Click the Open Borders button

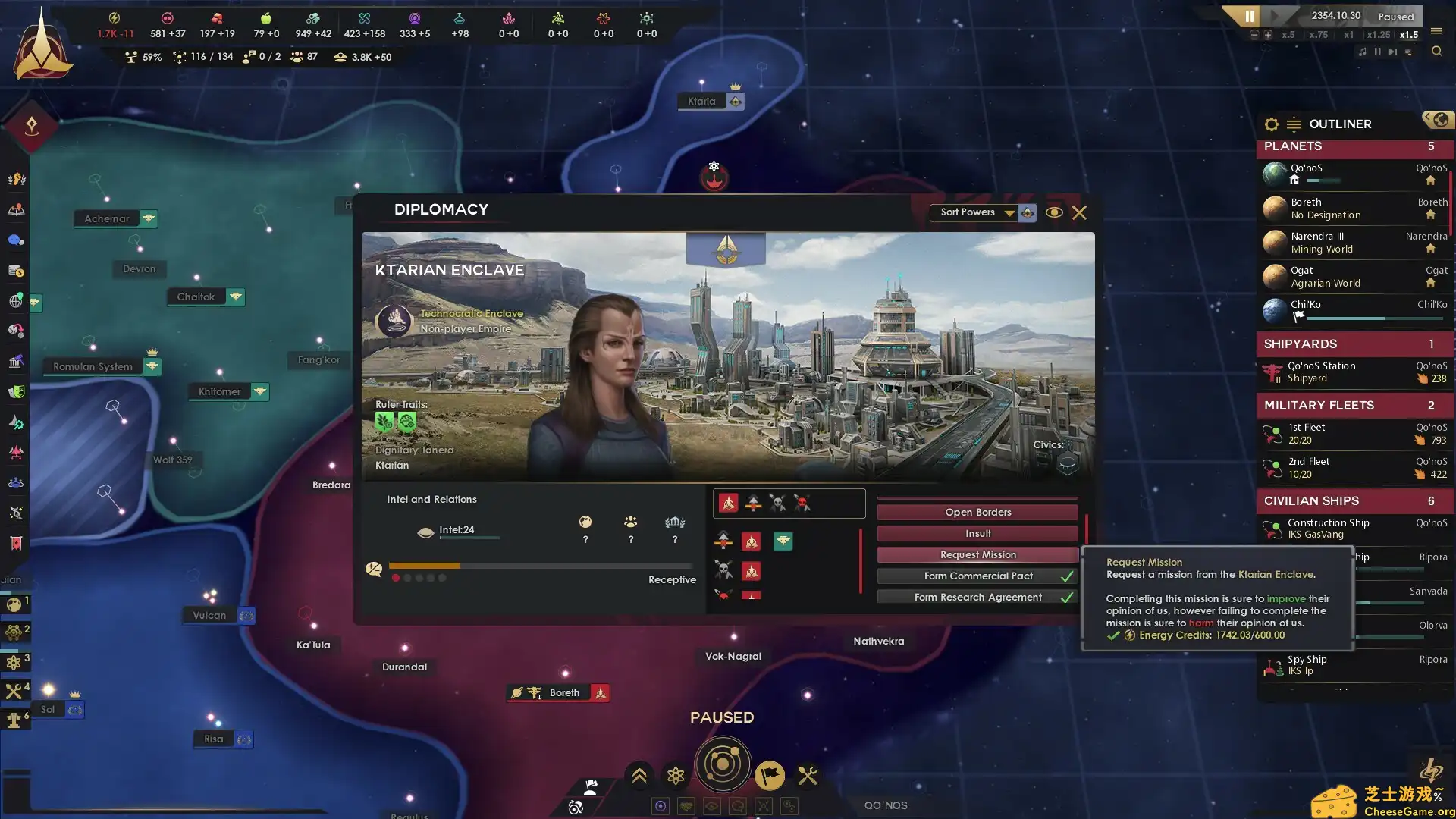pos(977,513)
